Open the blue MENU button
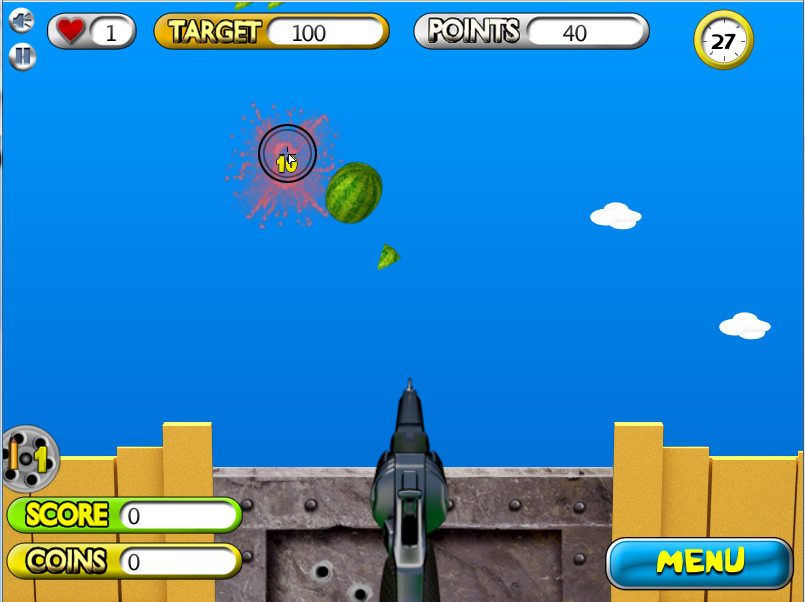 tap(699, 562)
